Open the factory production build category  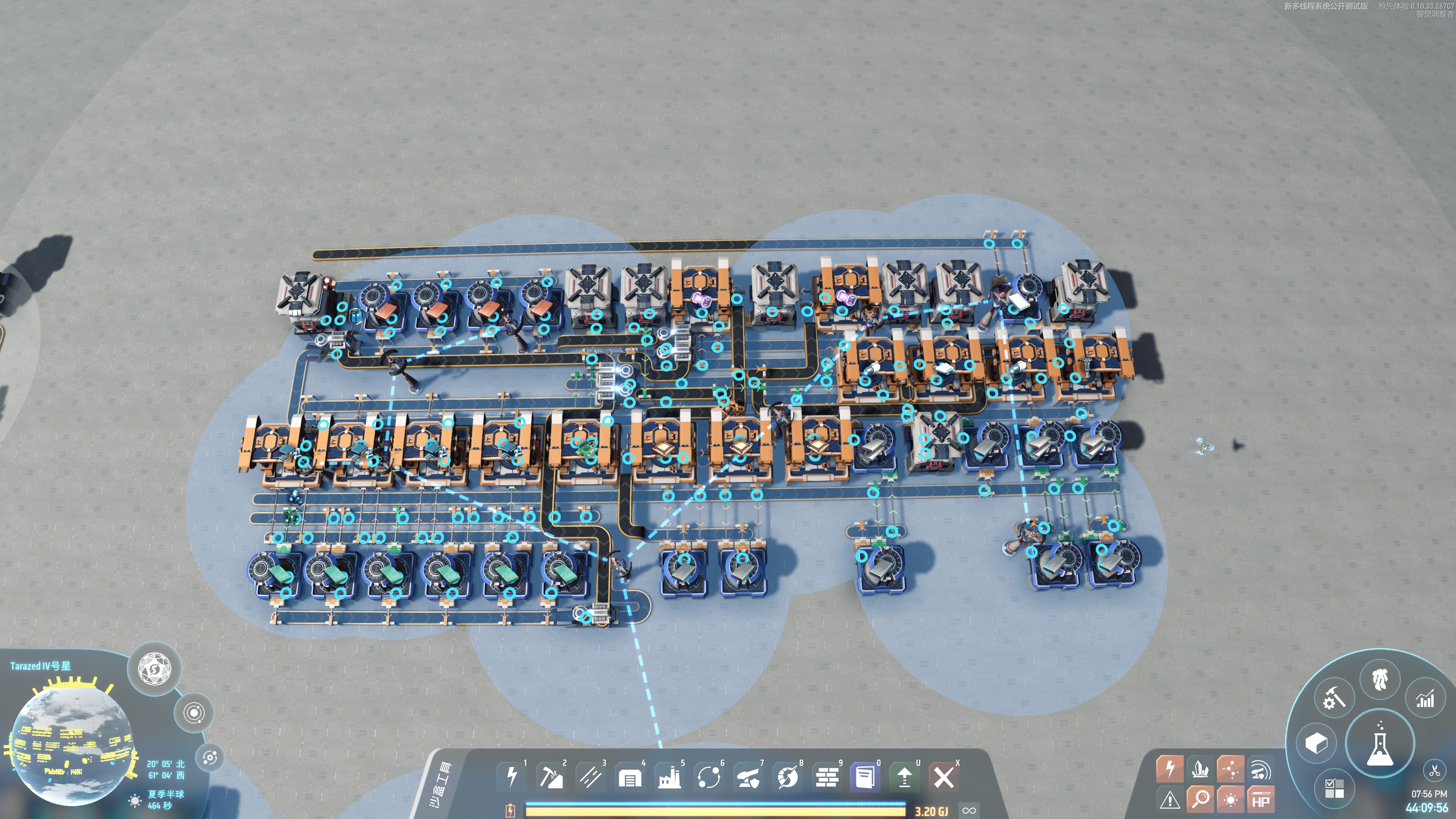[669, 777]
